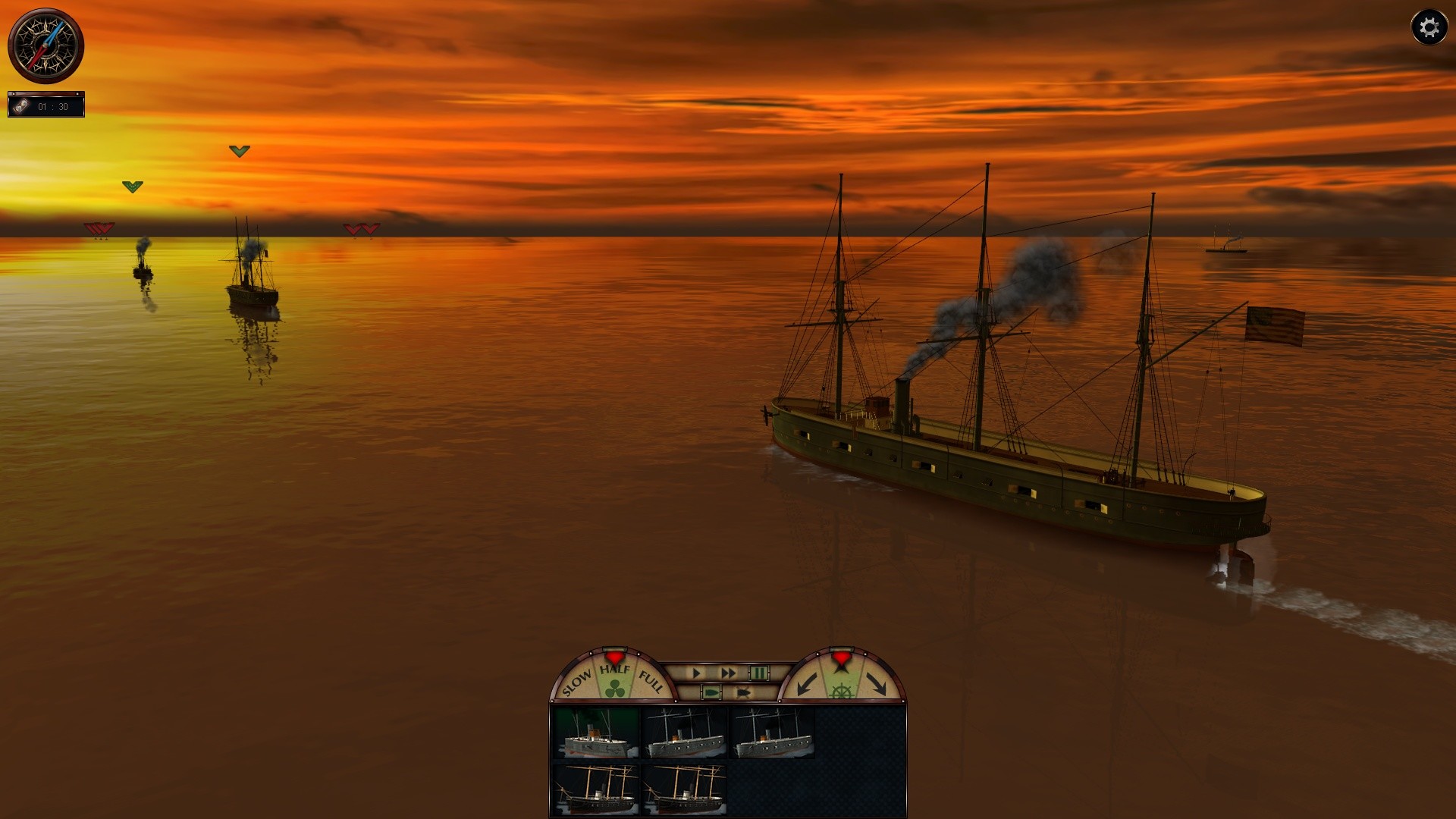This screenshot has width=1456, height=819.
Task: Click the ship's wheel icon on rudder control
Action: pyautogui.click(x=840, y=691)
